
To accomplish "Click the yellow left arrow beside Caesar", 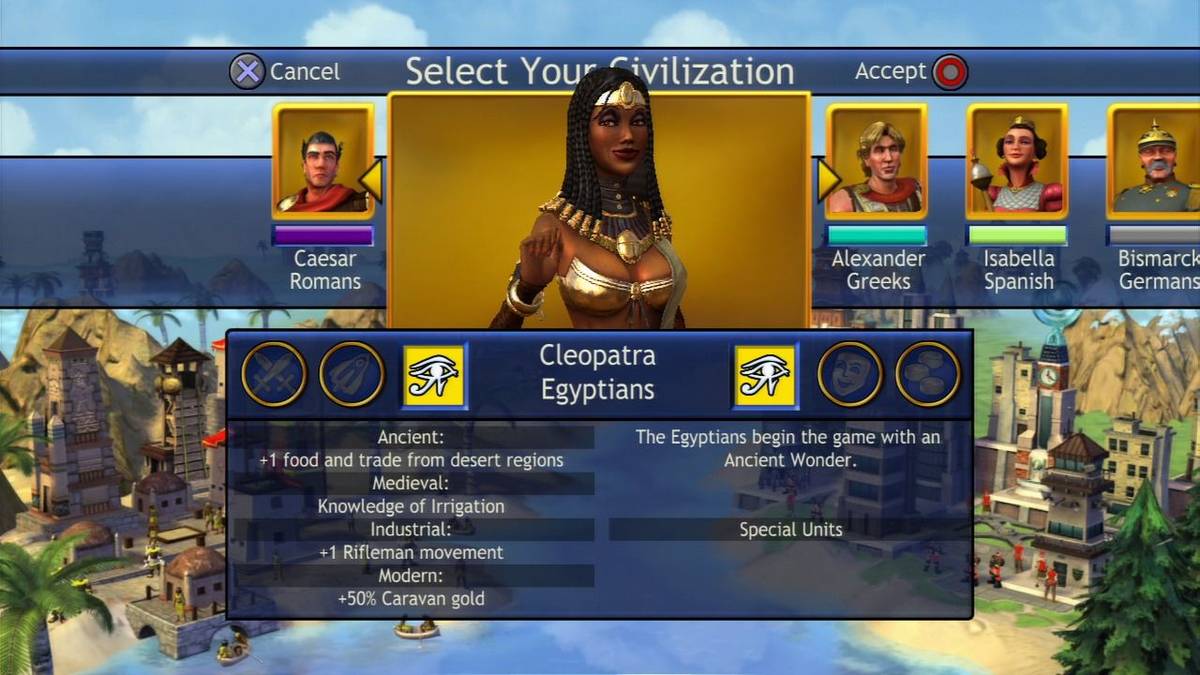I will tap(371, 180).
